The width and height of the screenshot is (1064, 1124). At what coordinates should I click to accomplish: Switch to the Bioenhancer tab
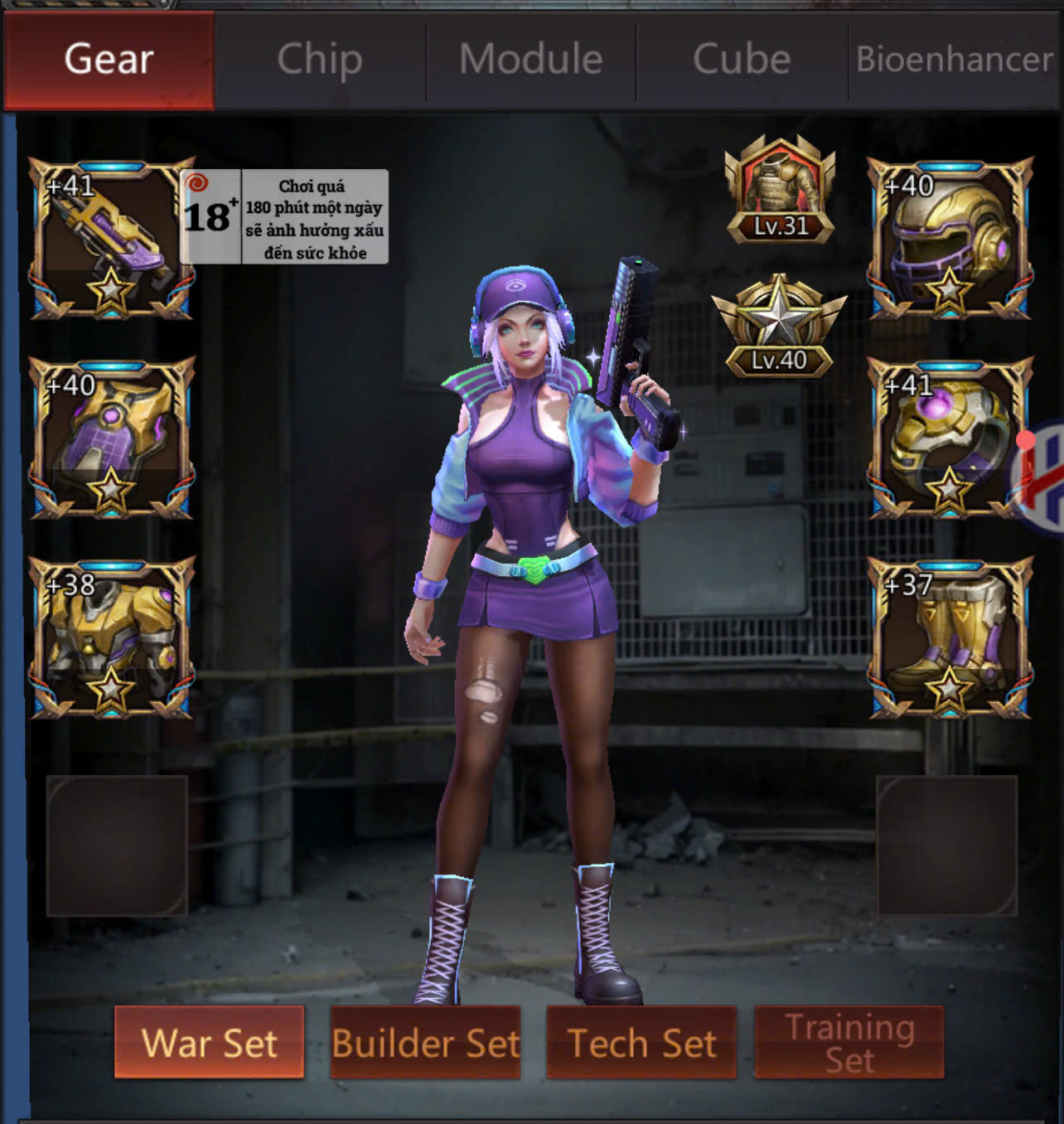(954, 60)
